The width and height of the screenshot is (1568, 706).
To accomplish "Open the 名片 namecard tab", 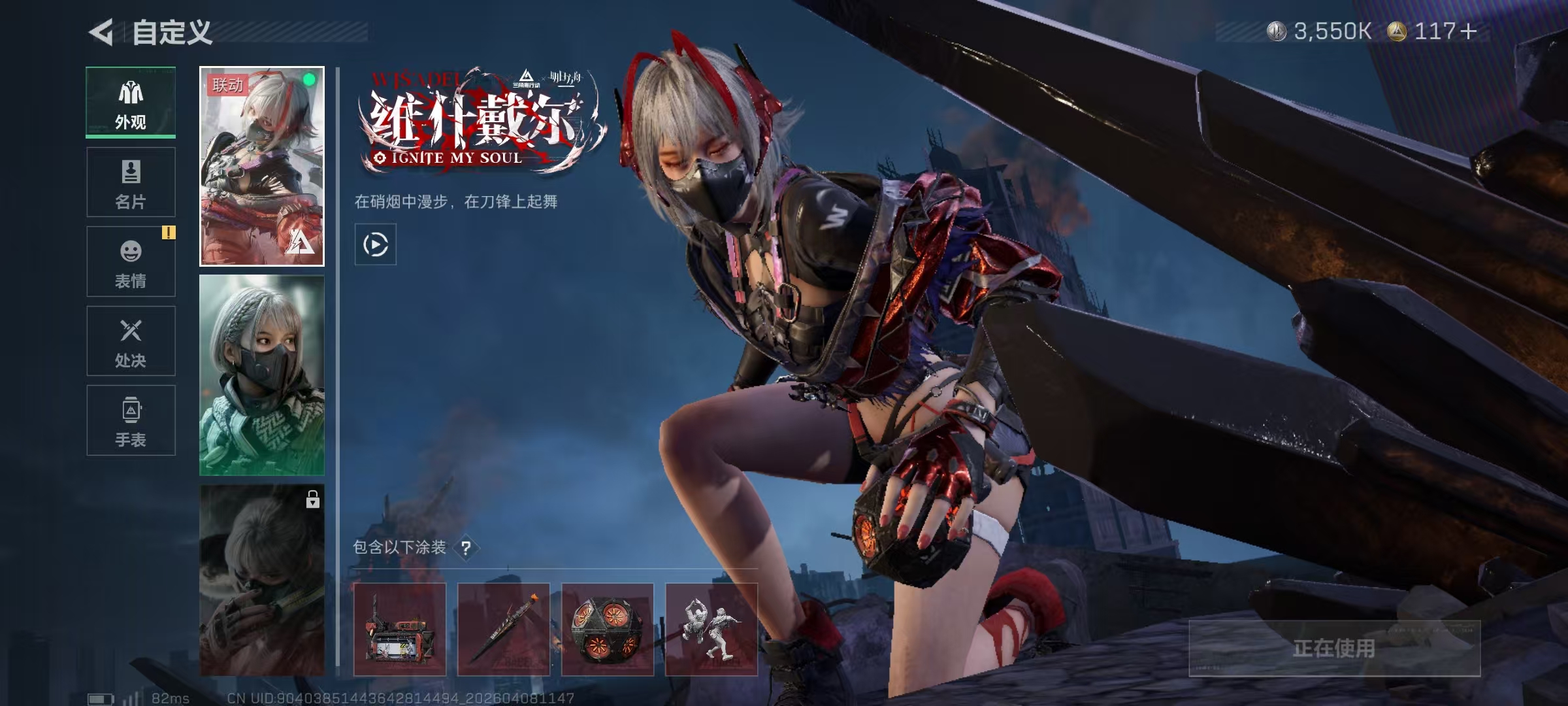I will point(131,182).
